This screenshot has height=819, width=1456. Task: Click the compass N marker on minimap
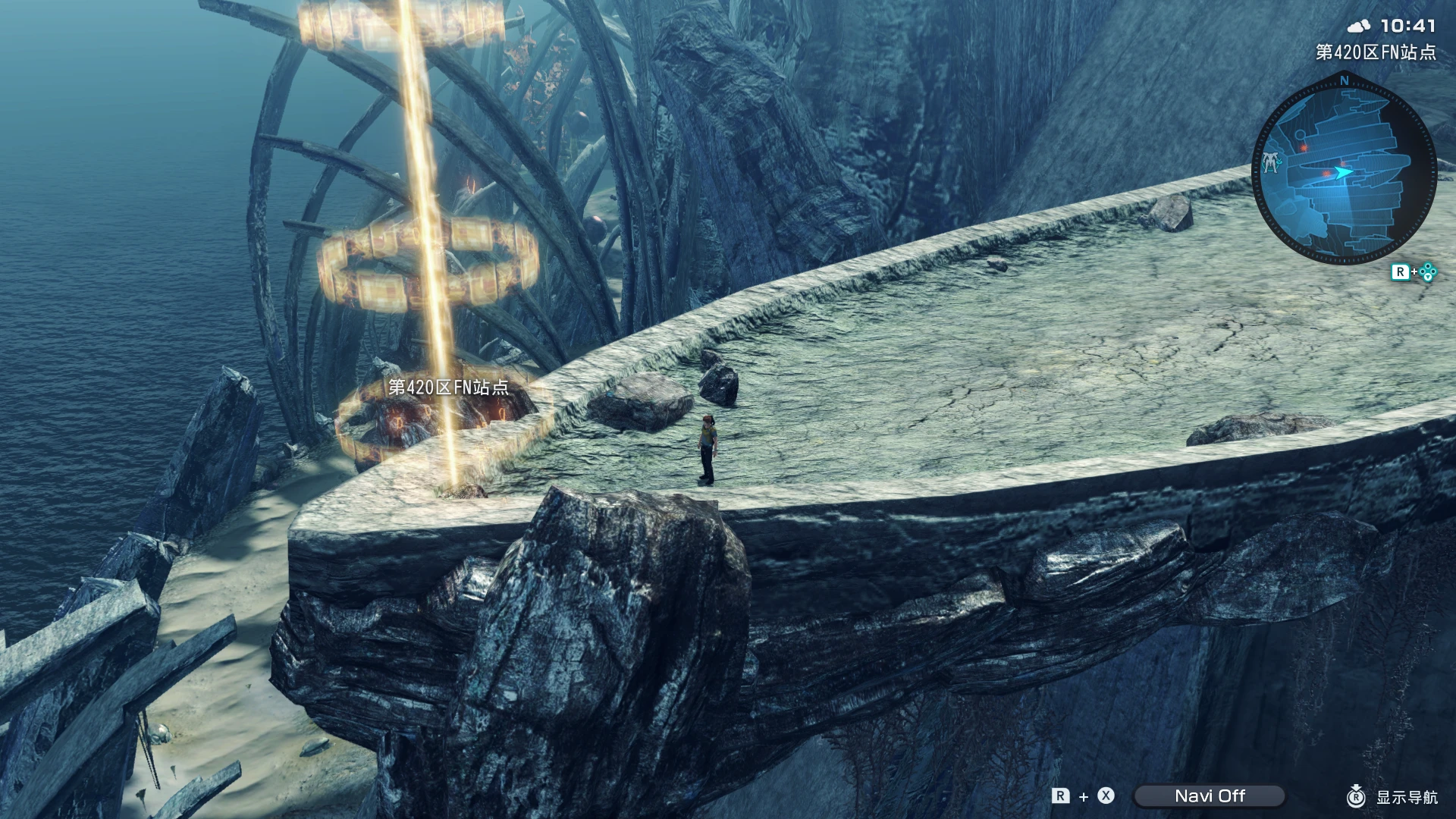pyautogui.click(x=1344, y=81)
